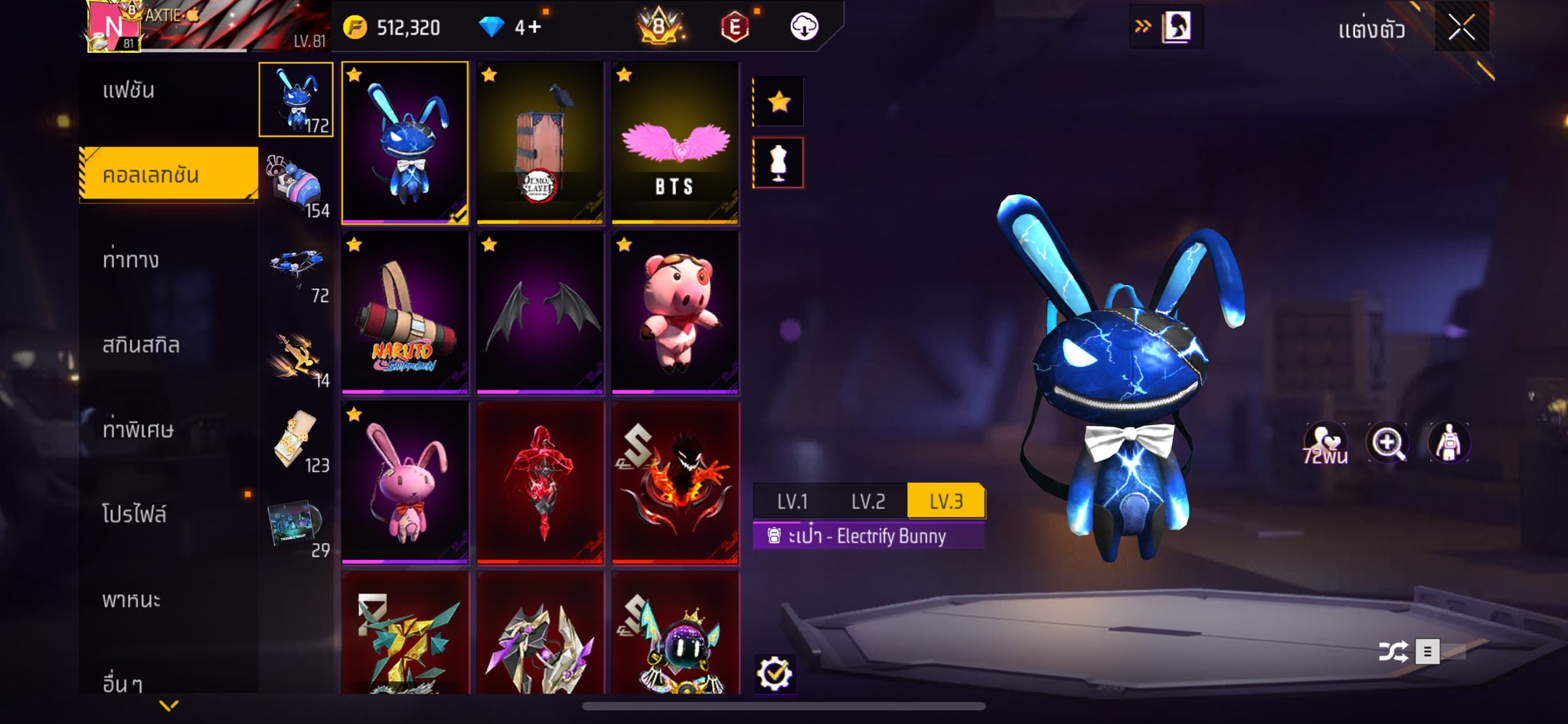Switch backpack skin to LV.1
The height and width of the screenshot is (724, 1568).
792,502
